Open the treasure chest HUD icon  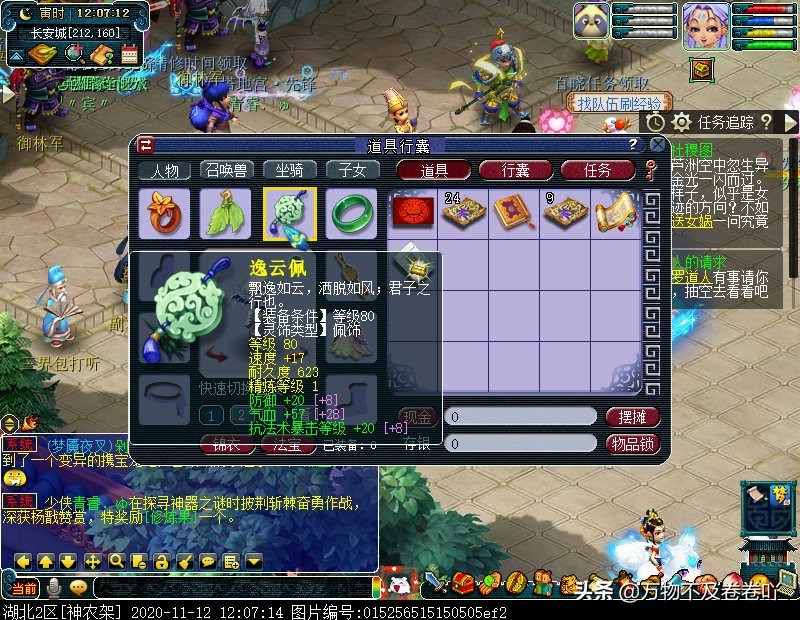pos(703,70)
